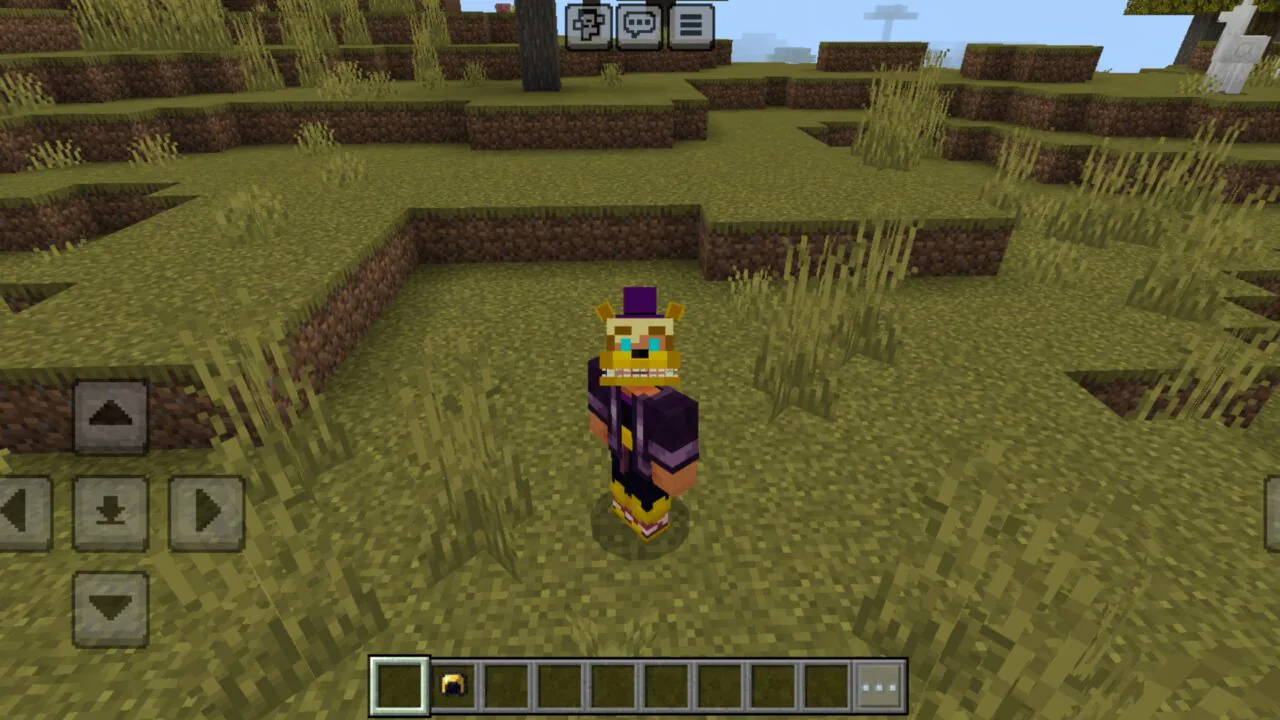Tap the left movement arrow

pos(20,510)
